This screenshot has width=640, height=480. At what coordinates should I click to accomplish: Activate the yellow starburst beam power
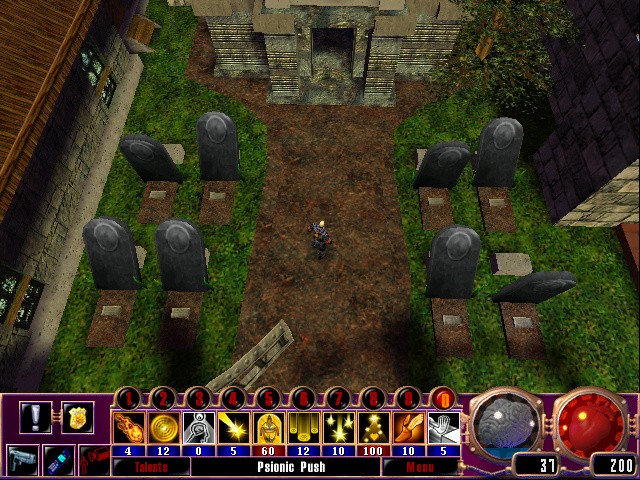pyautogui.click(x=233, y=428)
